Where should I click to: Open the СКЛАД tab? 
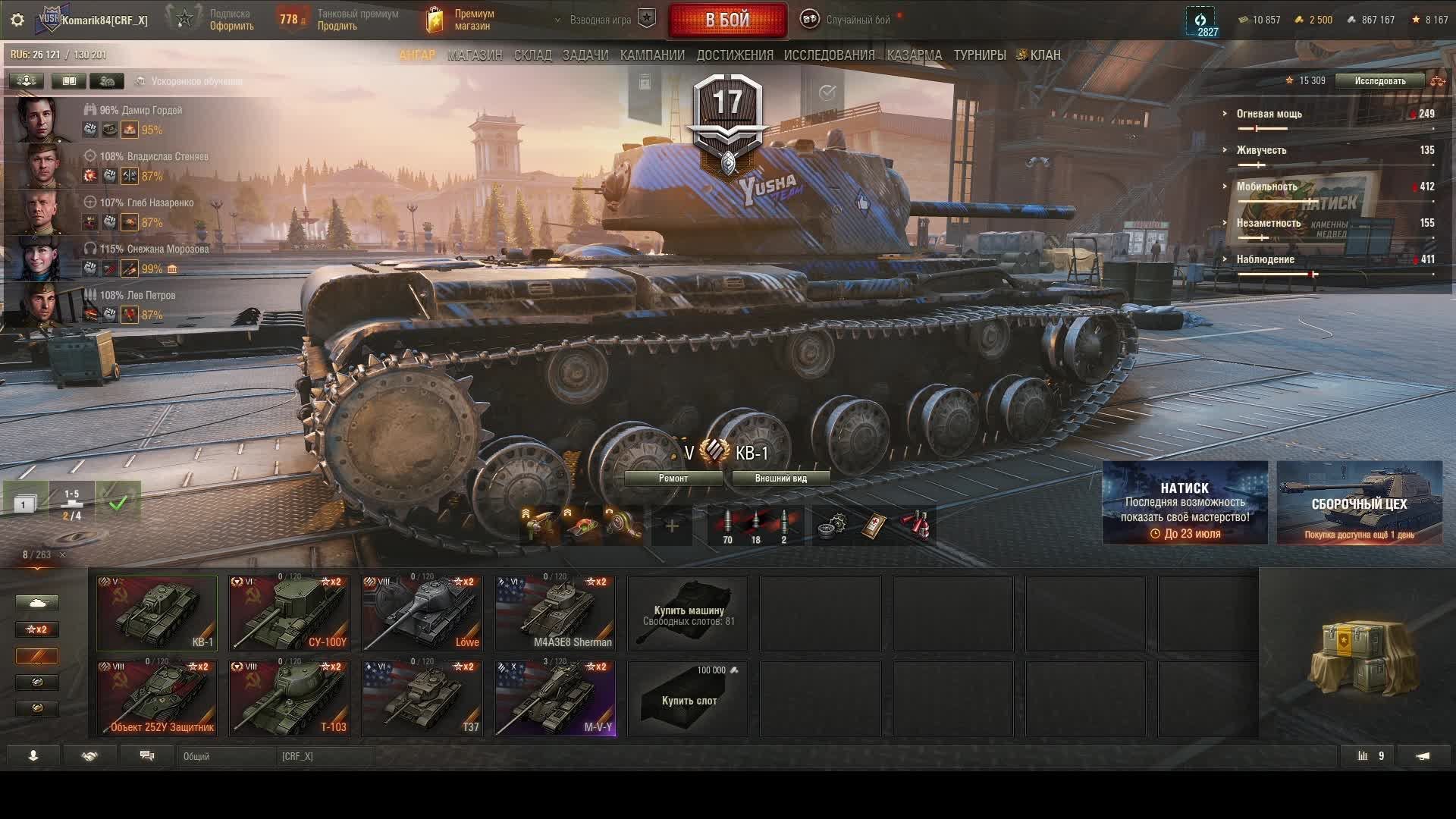532,55
